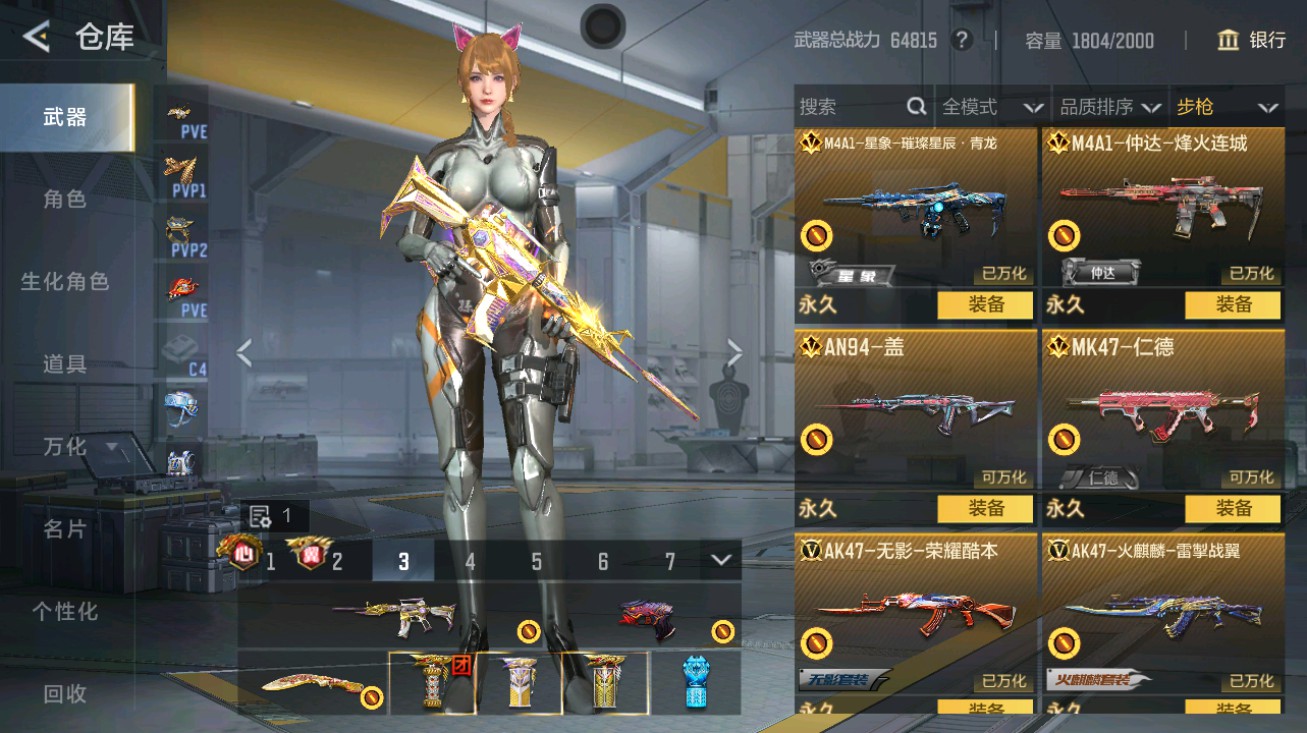1307x733 pixels.
Task: Equip the MK47-仁德 rifle
Action: tap(1232, 509)
